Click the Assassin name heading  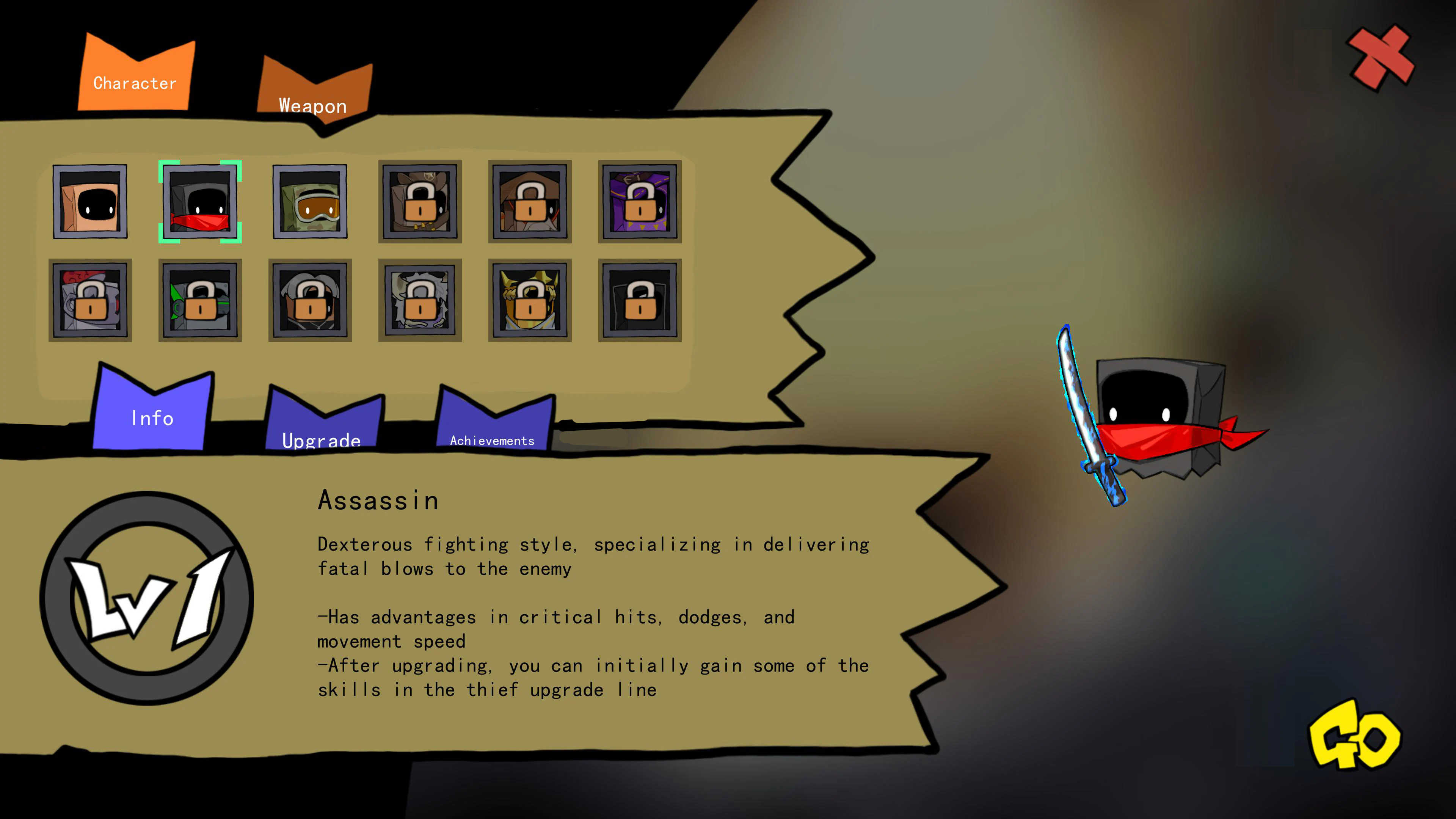(x=379, y=500)
